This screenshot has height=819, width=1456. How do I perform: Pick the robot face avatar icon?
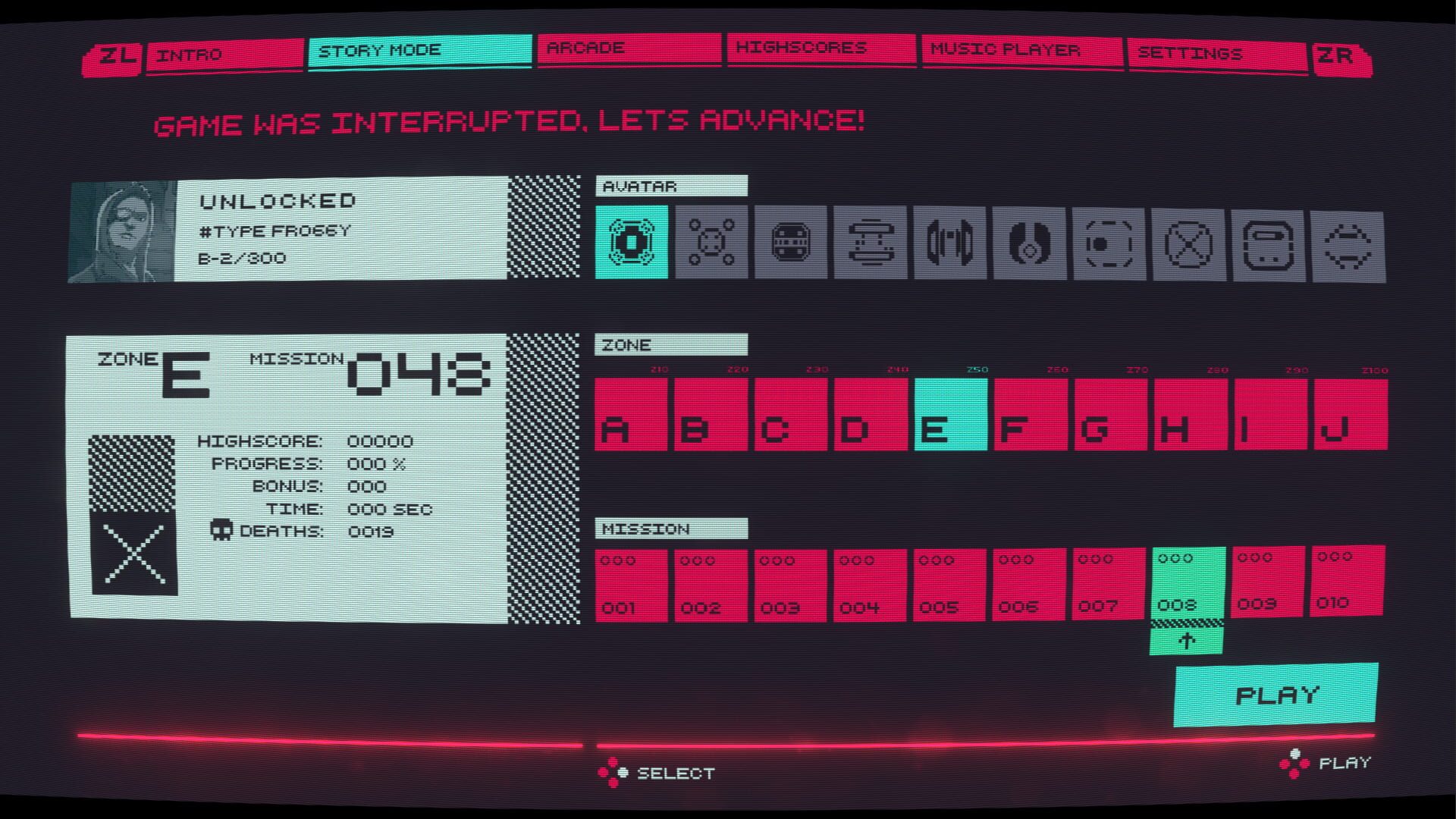790,243
